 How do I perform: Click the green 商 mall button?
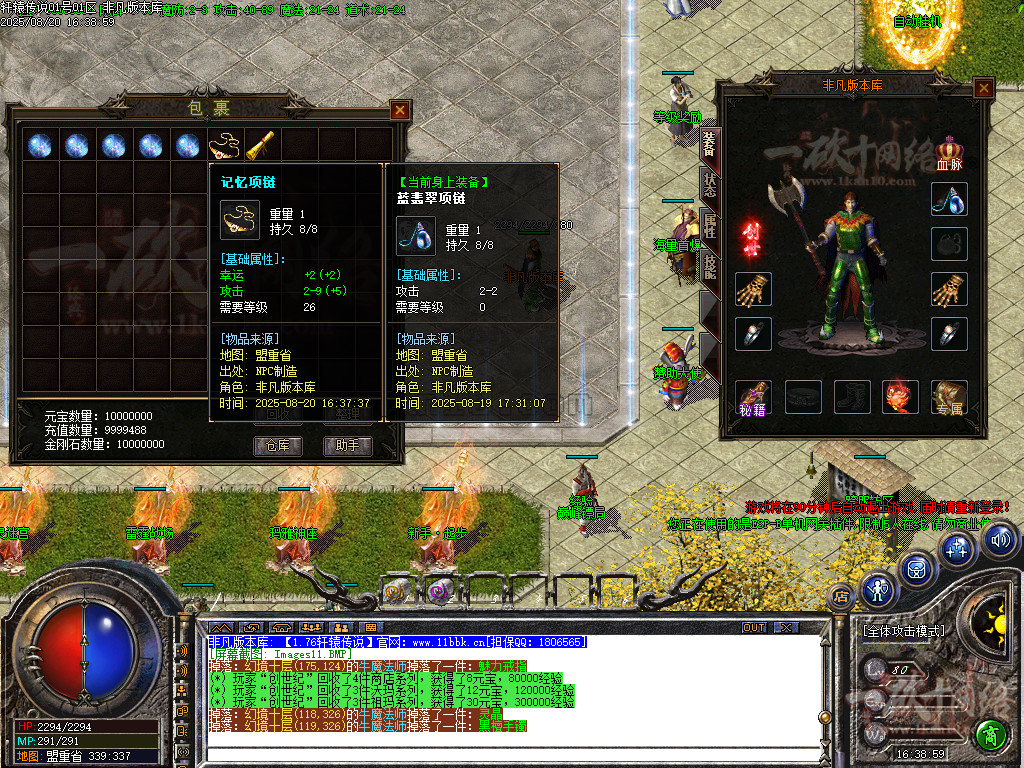[x=991, y=735]
